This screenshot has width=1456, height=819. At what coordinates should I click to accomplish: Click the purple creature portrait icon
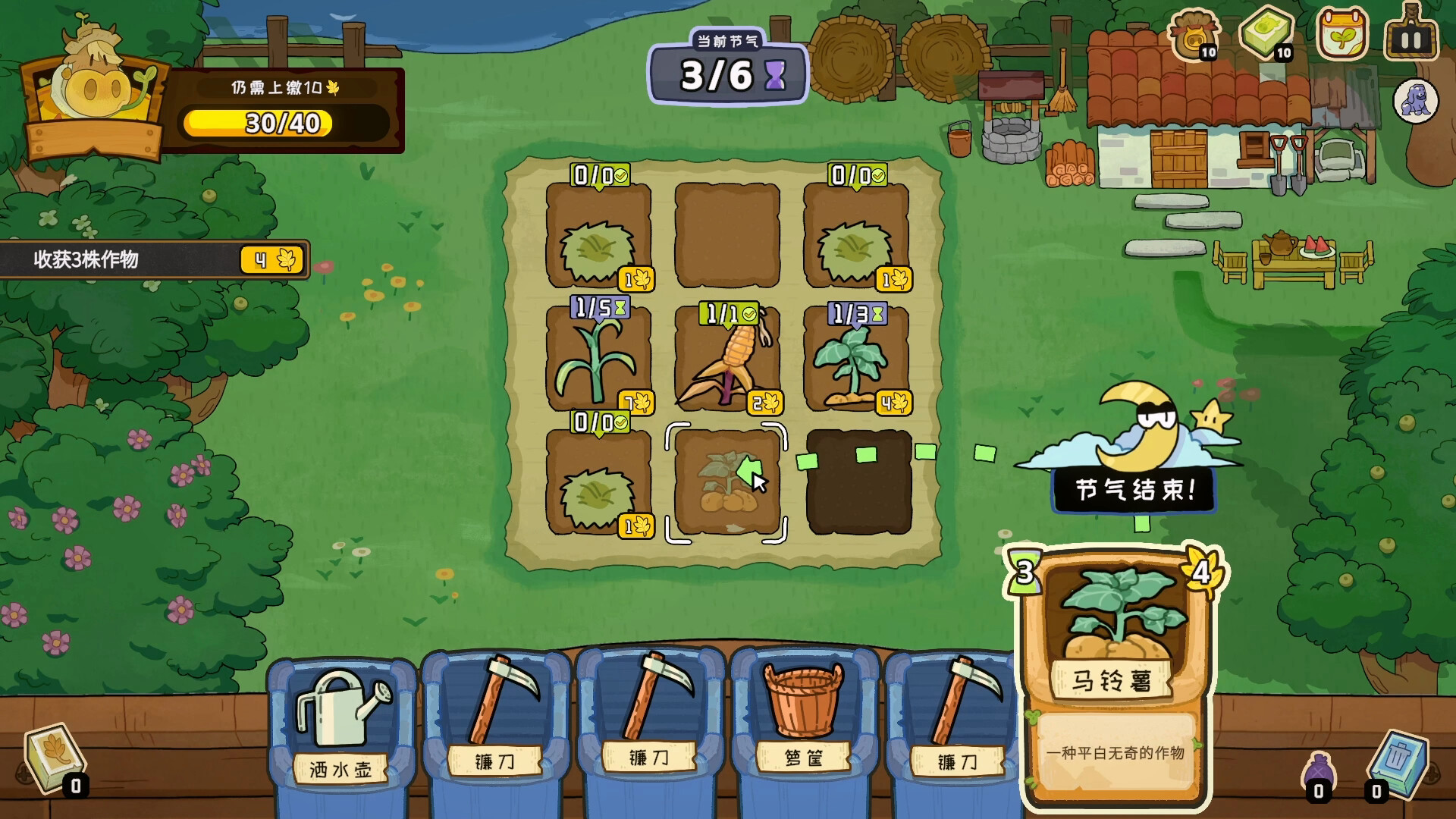pos(1415,101)
